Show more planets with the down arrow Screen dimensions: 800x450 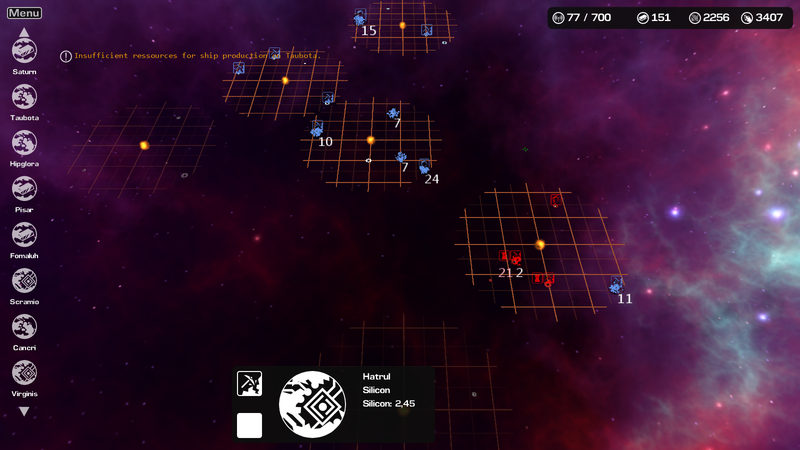(24, 411)
